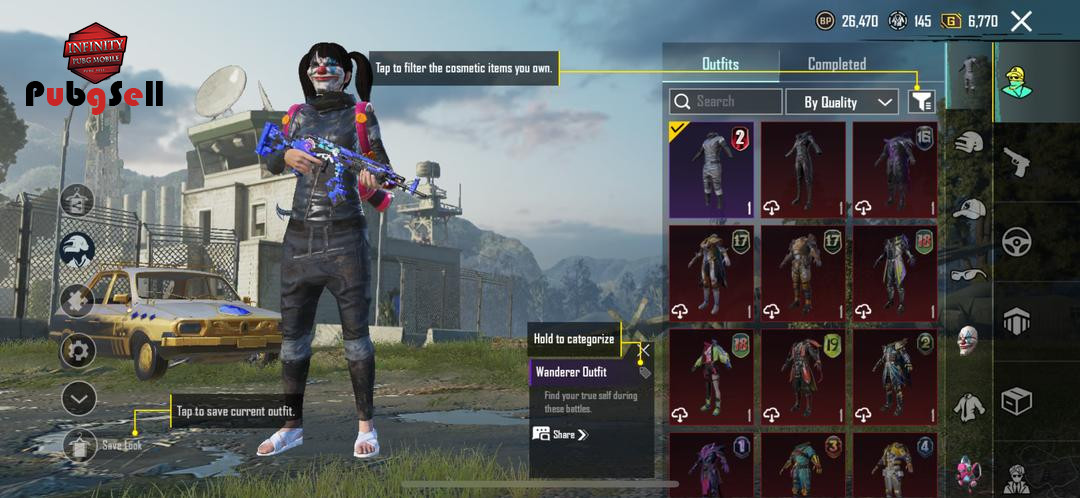Select the equipped outfit with the yellow checkmark
Image resolution: width=1080 pixels, height=498 pixels.
click(711, 169)
